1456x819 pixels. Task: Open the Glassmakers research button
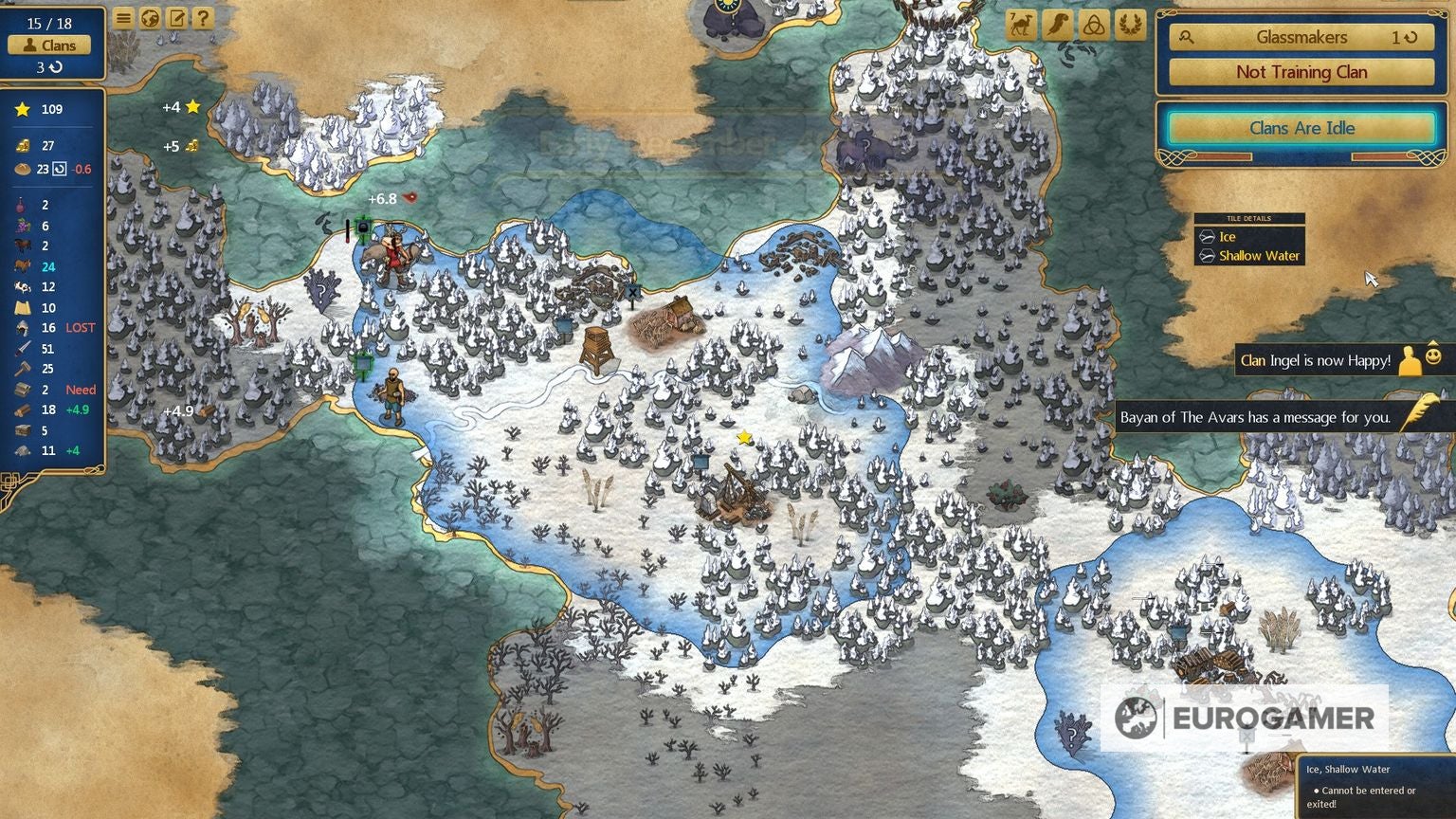point(1301,37)
